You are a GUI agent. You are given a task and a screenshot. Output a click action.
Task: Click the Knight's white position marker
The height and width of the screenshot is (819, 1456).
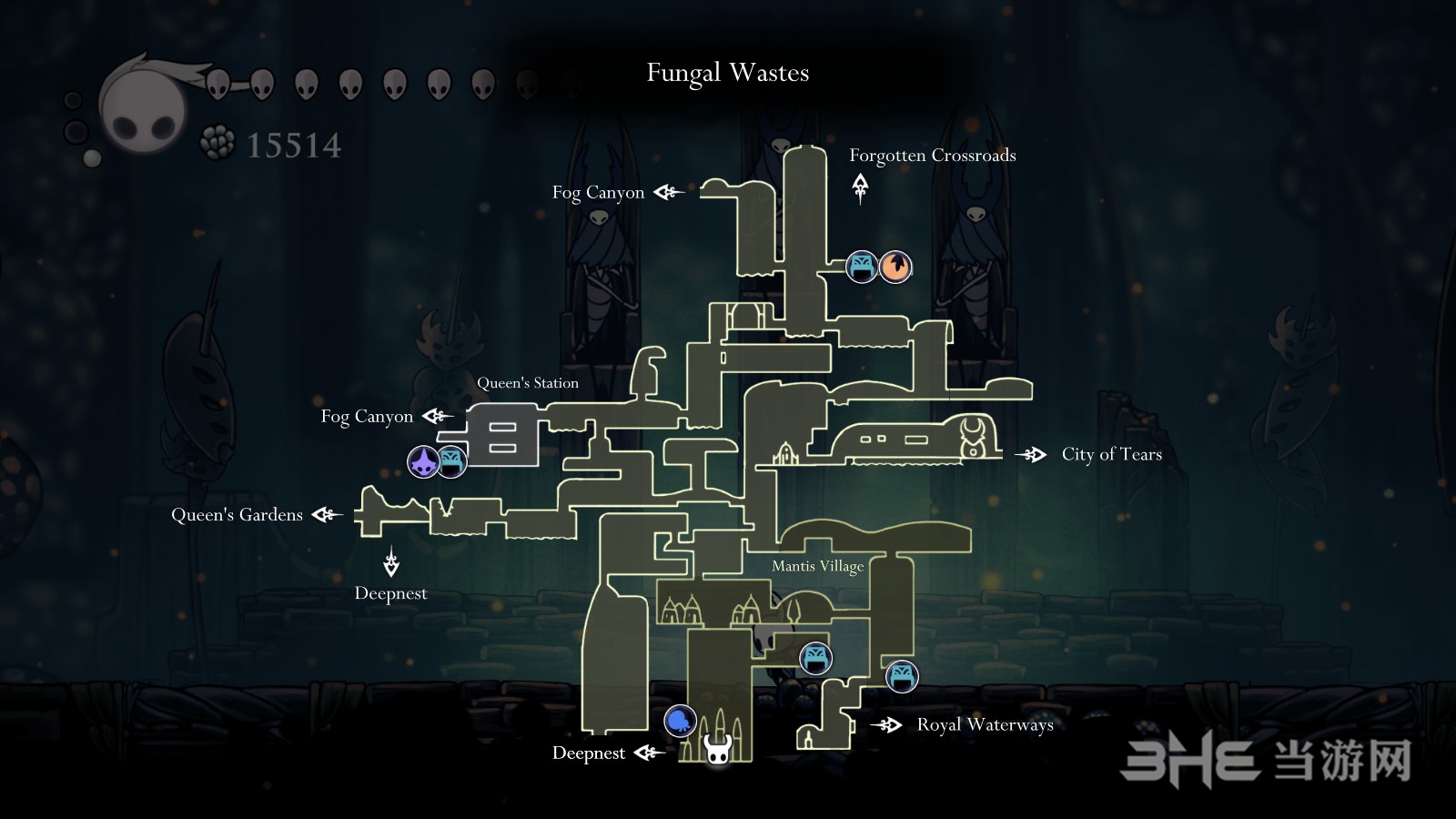tap(718, 751)
